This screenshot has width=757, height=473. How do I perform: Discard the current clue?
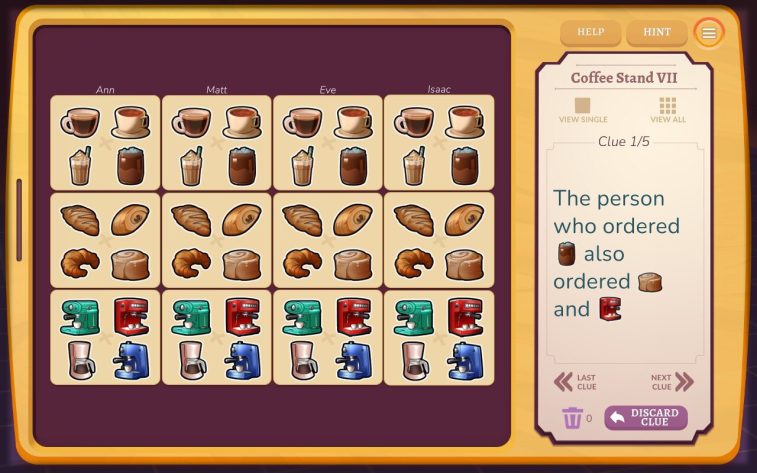click(645, 417)
